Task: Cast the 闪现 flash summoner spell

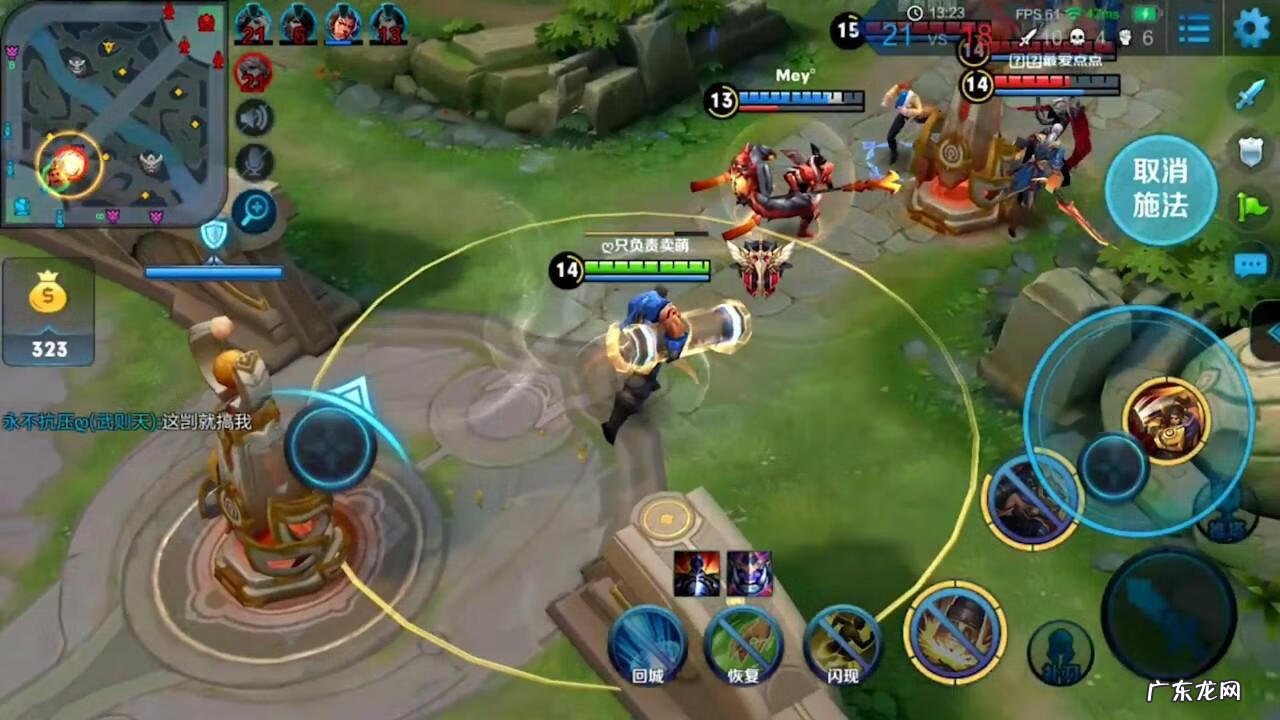Action: tap(842, 645)
